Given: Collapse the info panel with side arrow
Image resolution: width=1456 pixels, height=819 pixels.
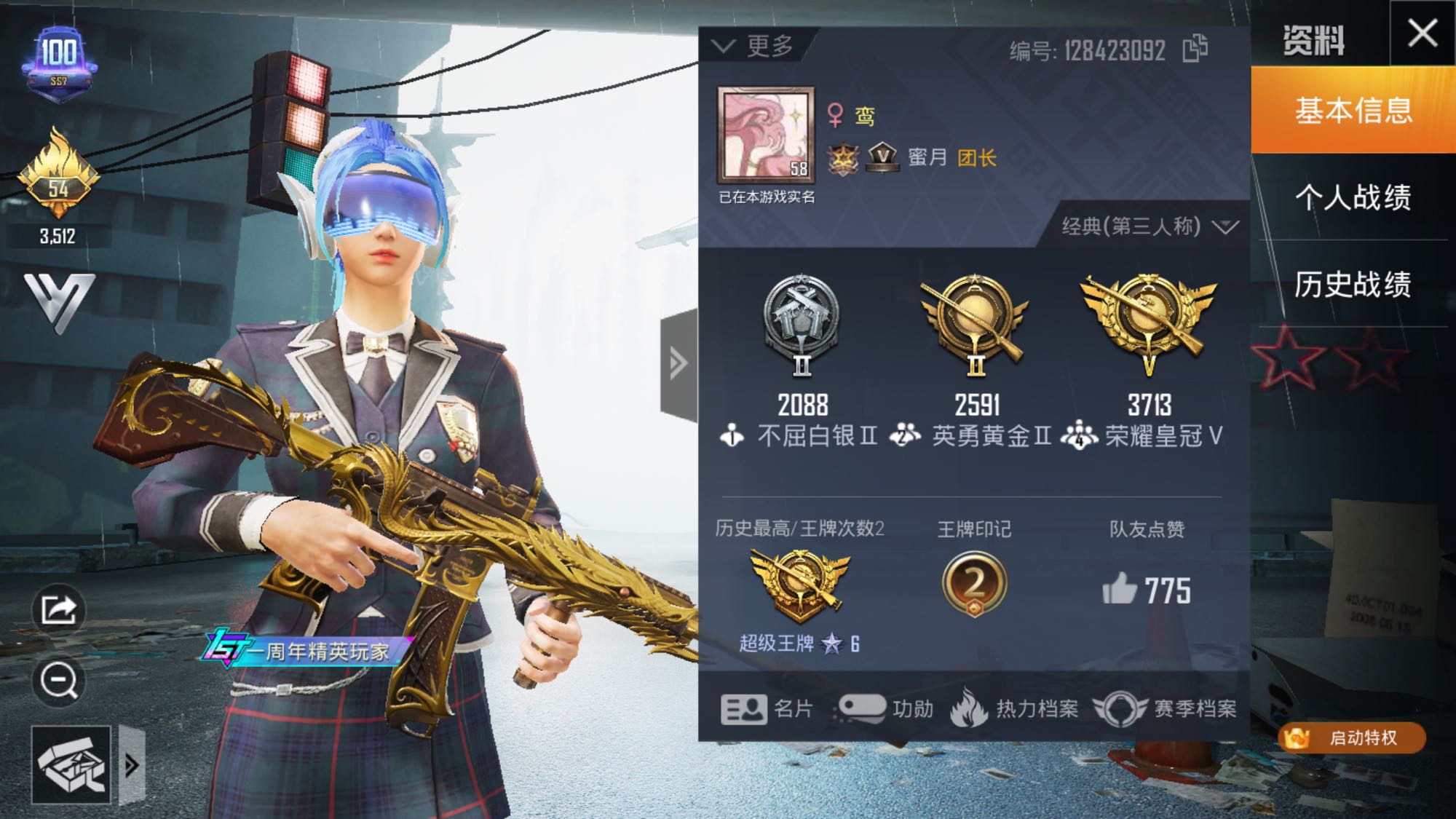Looking at the screenshot, I should click(678, 363).
